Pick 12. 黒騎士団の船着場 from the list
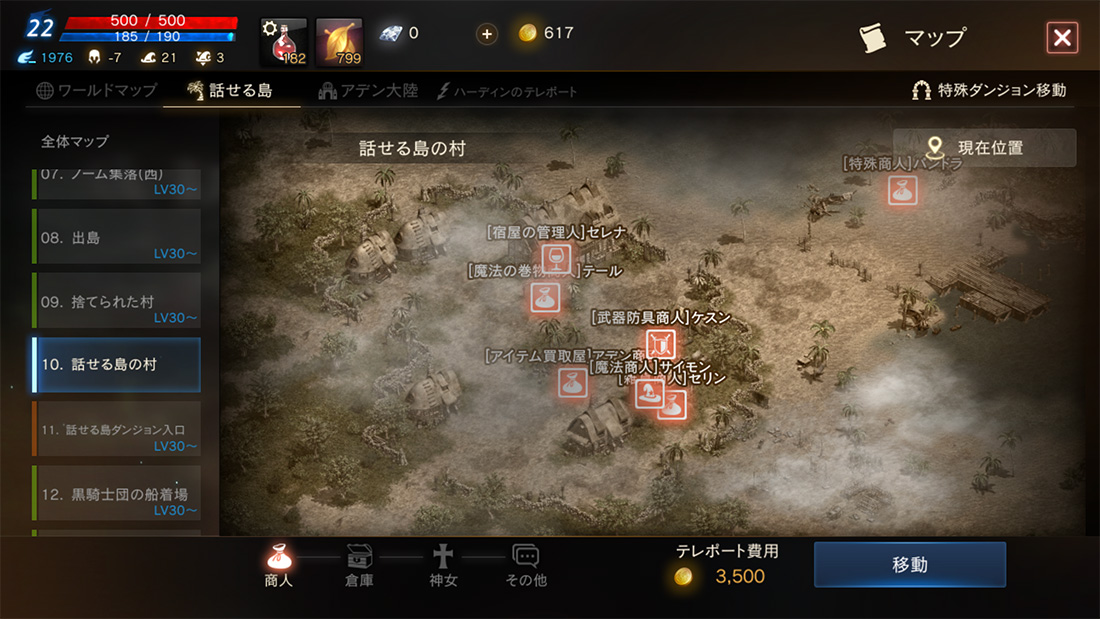Image resolution: width=1100 pixels, height=619 pixels. 116,493
